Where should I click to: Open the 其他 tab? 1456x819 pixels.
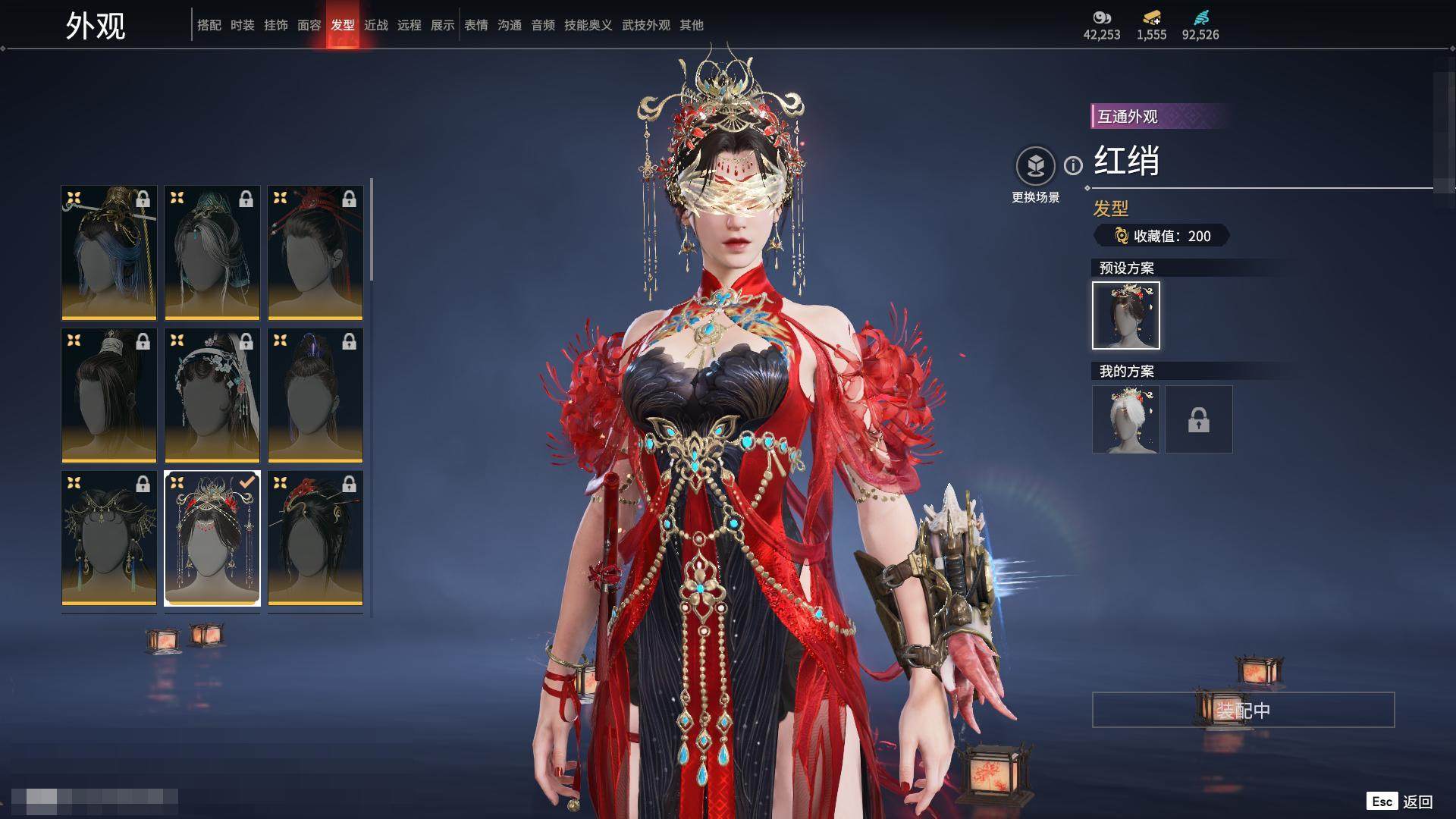(691, 25)
